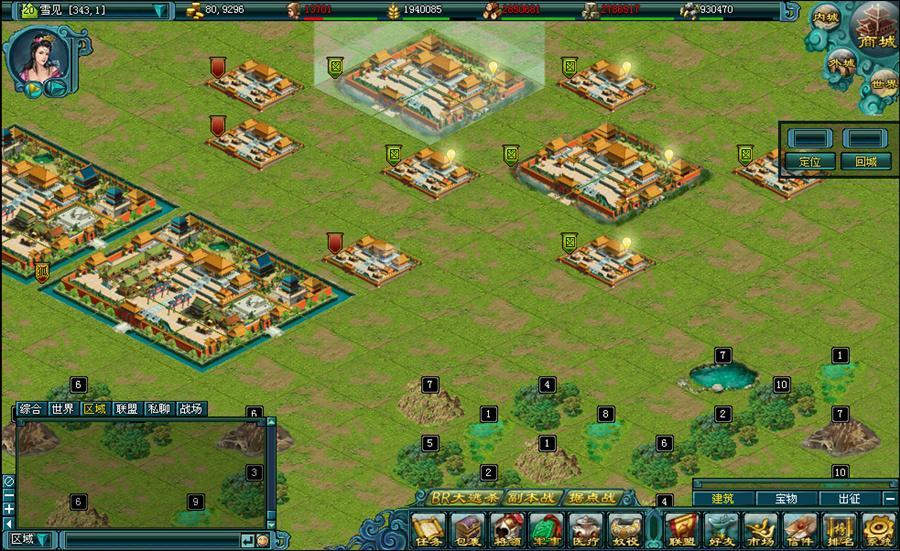Switch chat to the 私聊 private tab

coord(158,408)
